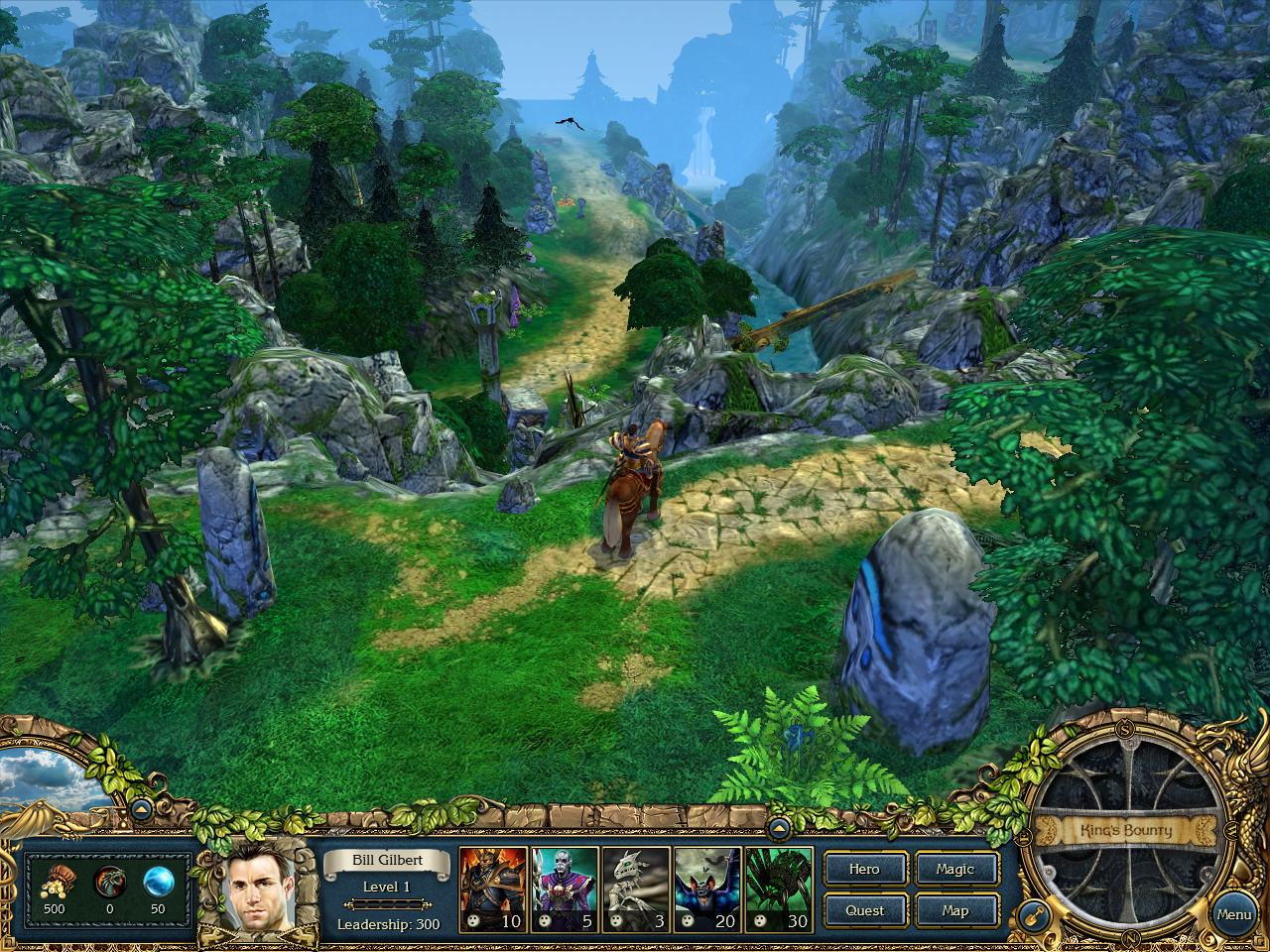Click the up-arrow expander above the spider troop
Viewport: 1270px width, 952px height.
coord(779,826)
